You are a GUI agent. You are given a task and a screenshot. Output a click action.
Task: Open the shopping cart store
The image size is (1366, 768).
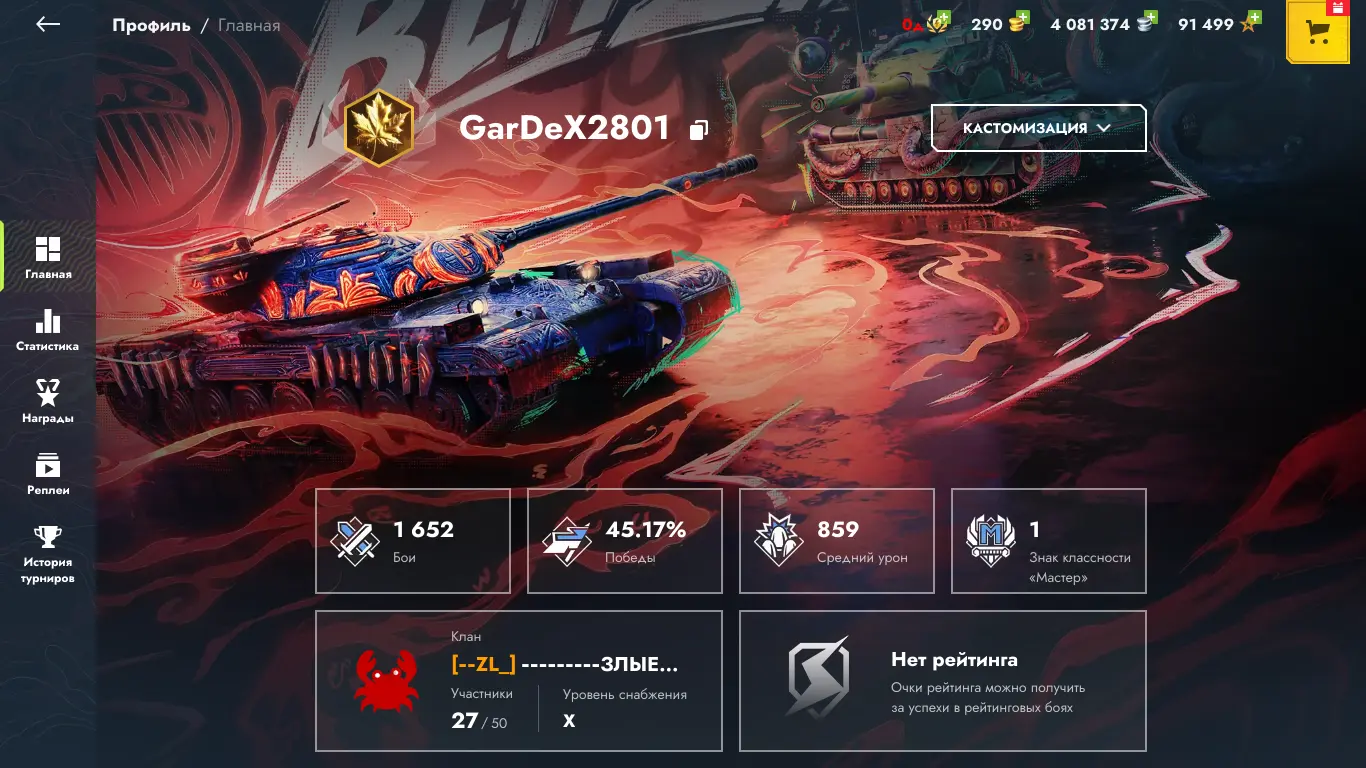(x=1319, y=32)
